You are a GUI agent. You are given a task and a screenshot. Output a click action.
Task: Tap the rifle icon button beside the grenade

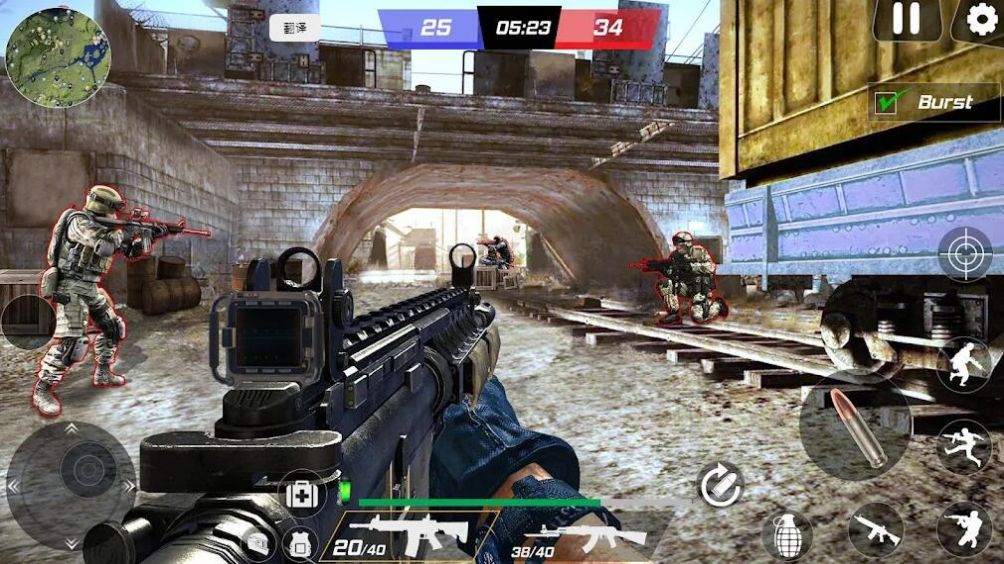(x=875, y=530)
